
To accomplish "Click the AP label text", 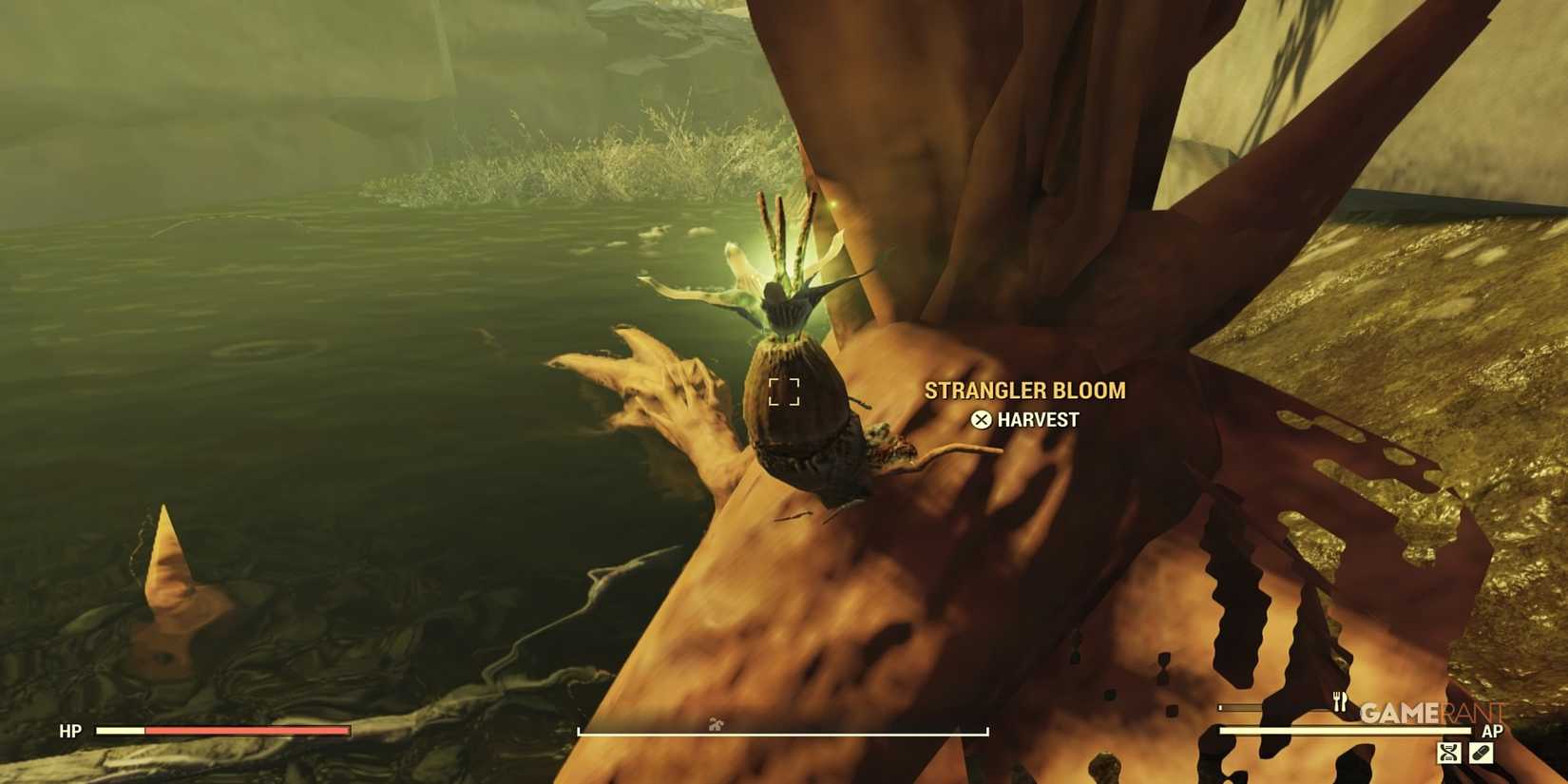I will pyautogui.click(x=1494, y=731).
